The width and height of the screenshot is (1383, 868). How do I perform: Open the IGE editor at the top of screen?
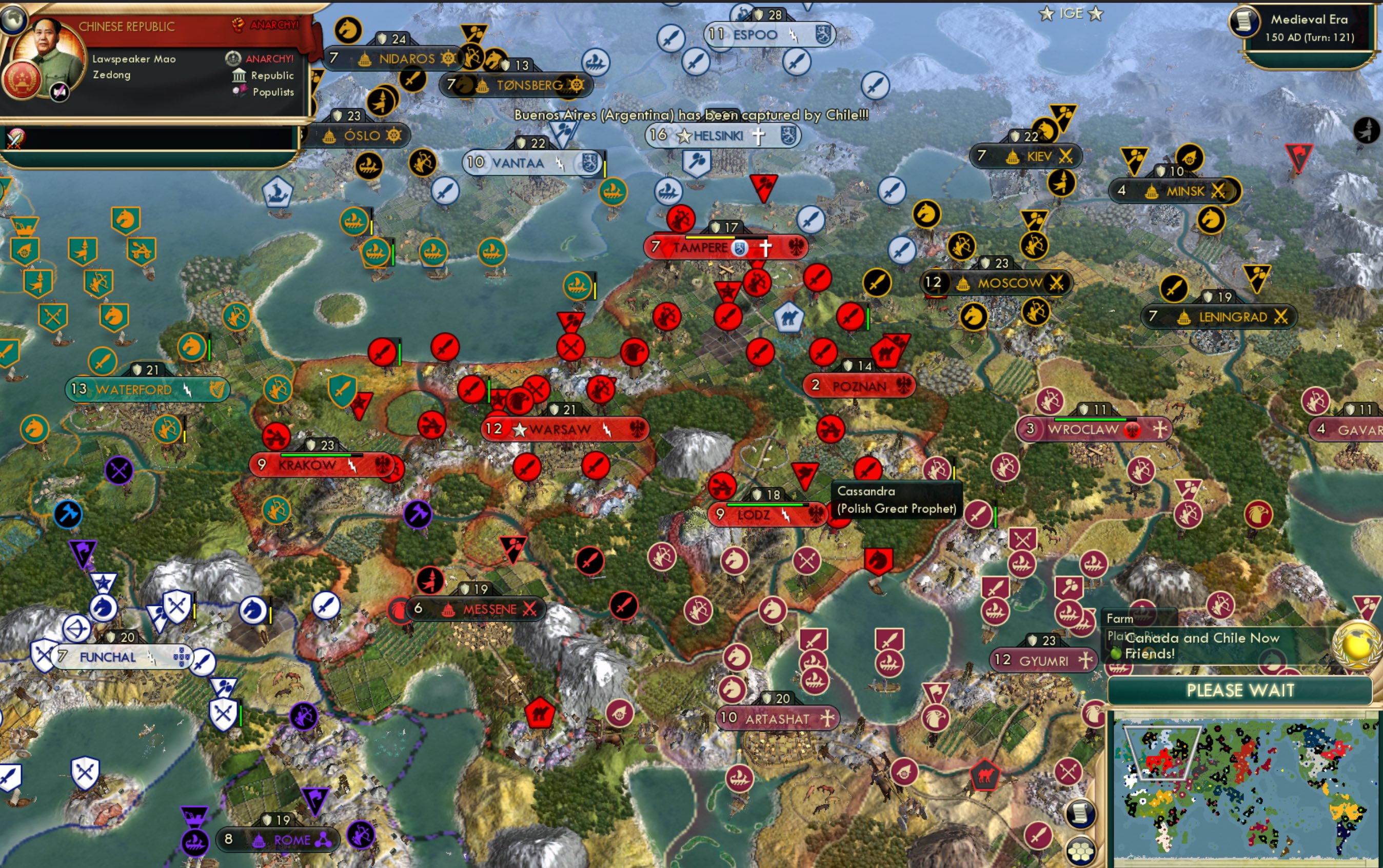[x=1071, y=13]
